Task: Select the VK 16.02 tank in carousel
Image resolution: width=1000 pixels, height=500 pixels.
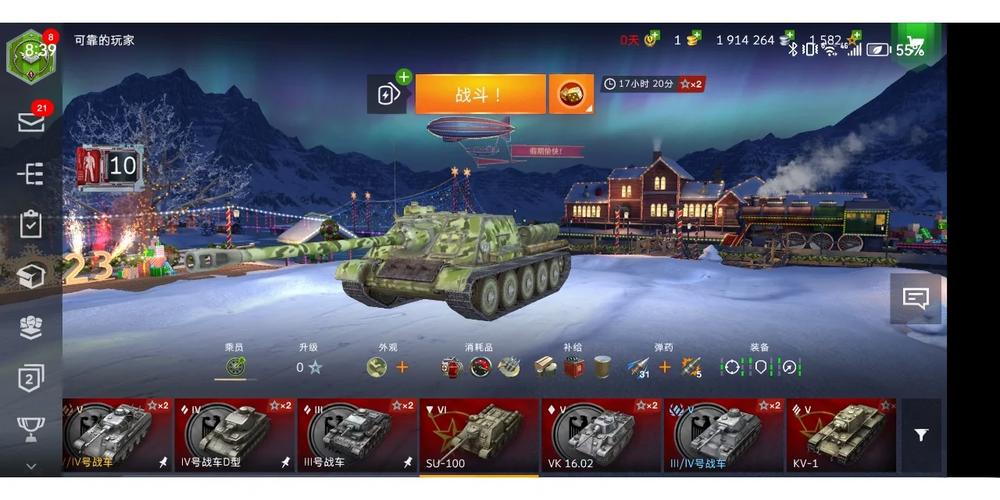Action: [x=601, y=435]
